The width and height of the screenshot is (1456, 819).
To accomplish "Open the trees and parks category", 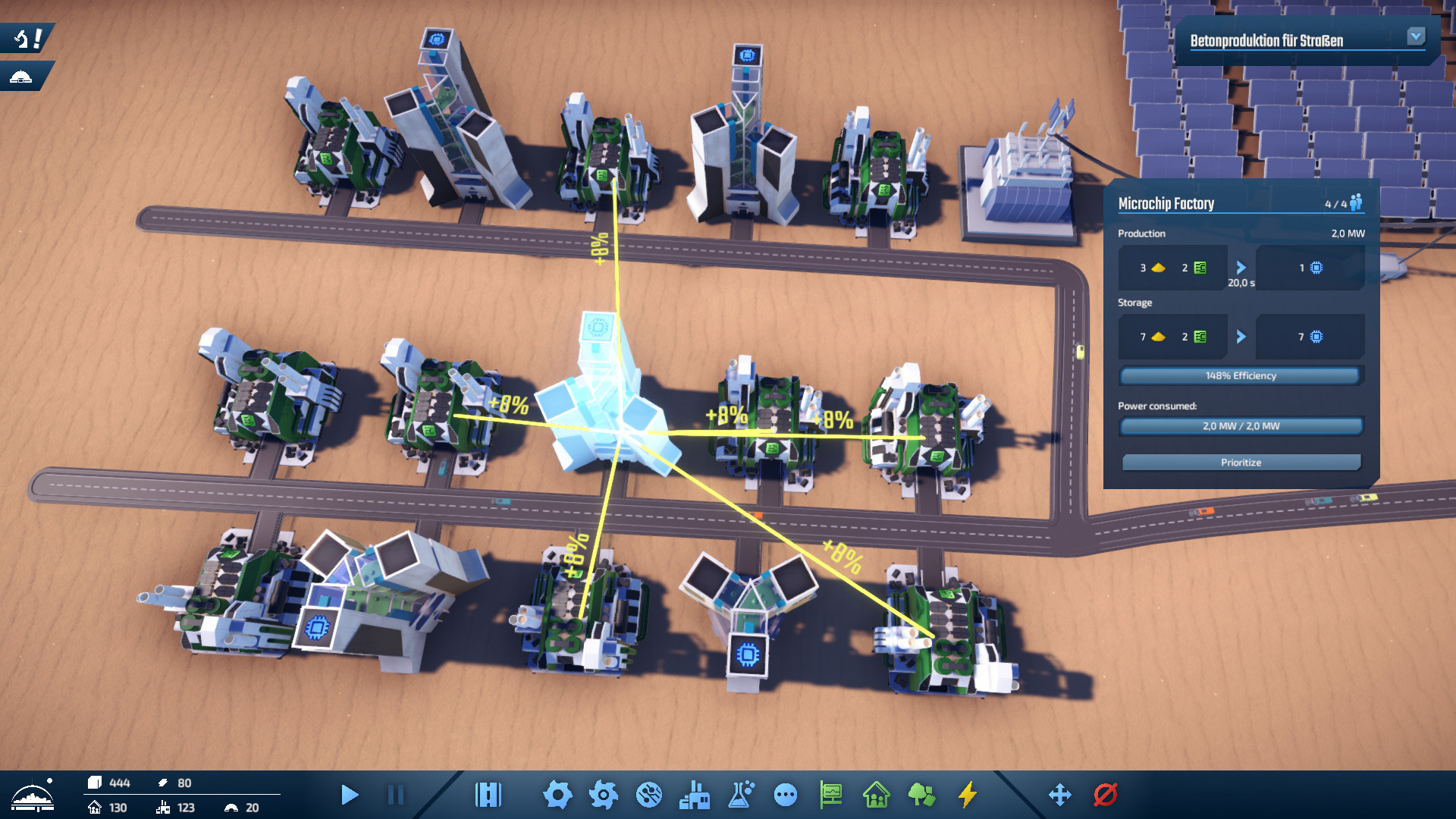I will click(921, 795).
